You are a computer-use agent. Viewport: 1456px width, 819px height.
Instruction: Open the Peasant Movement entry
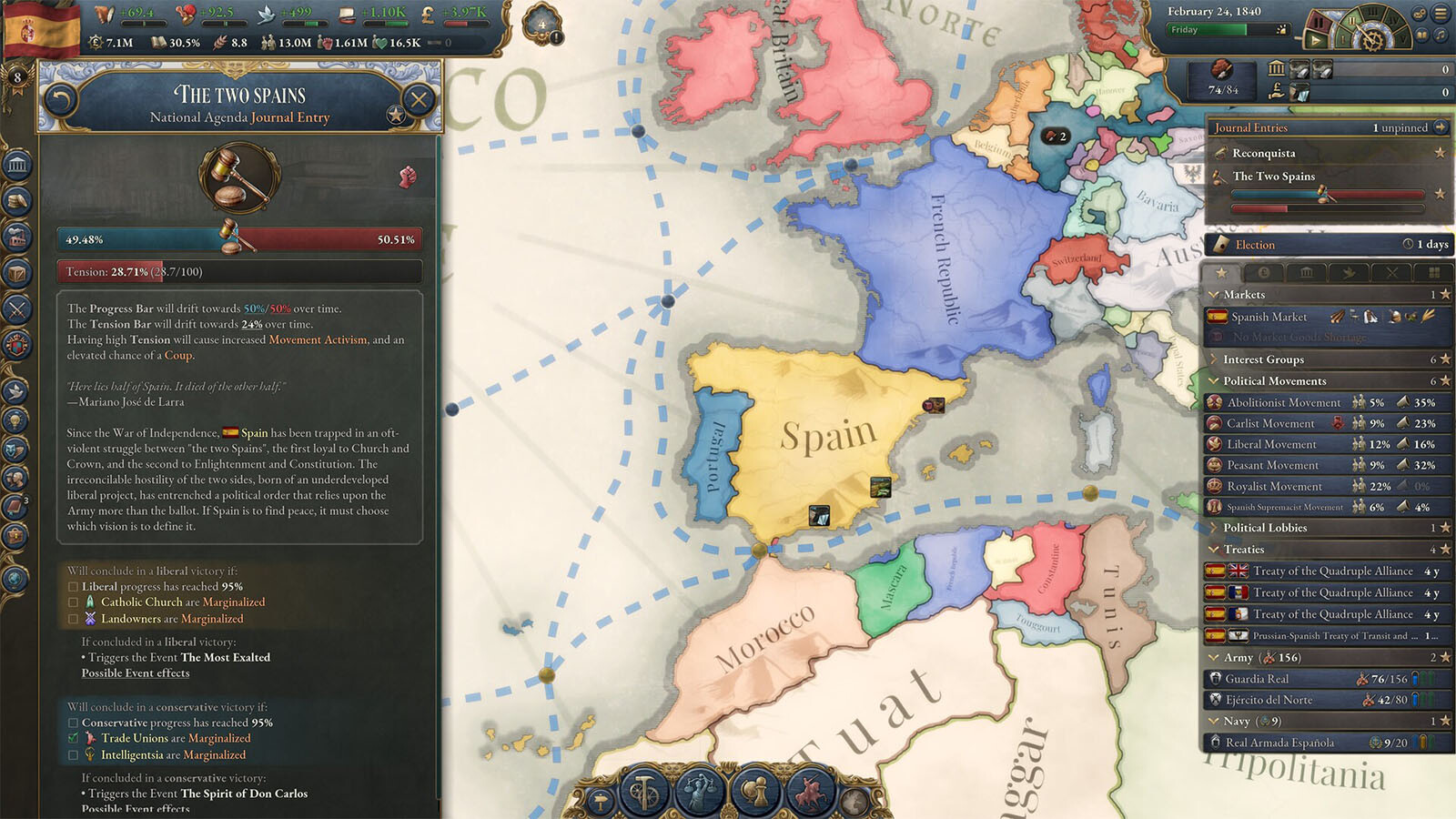(x=1272, y=465)
